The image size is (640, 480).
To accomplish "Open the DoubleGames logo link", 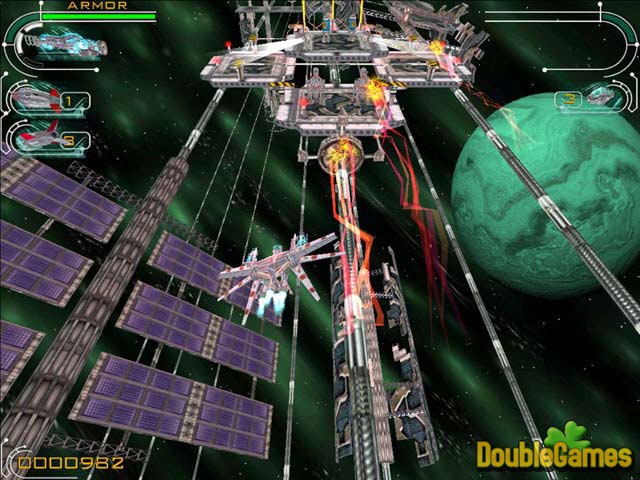I will (553, 452).
